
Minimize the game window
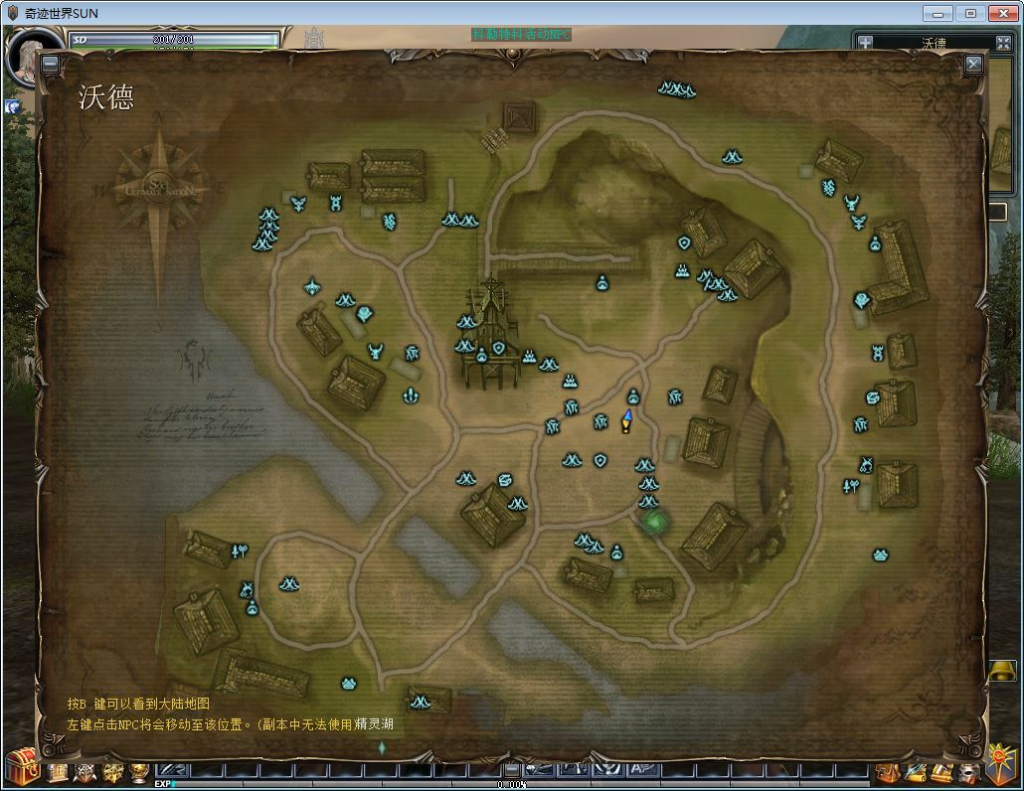(937, 14)
